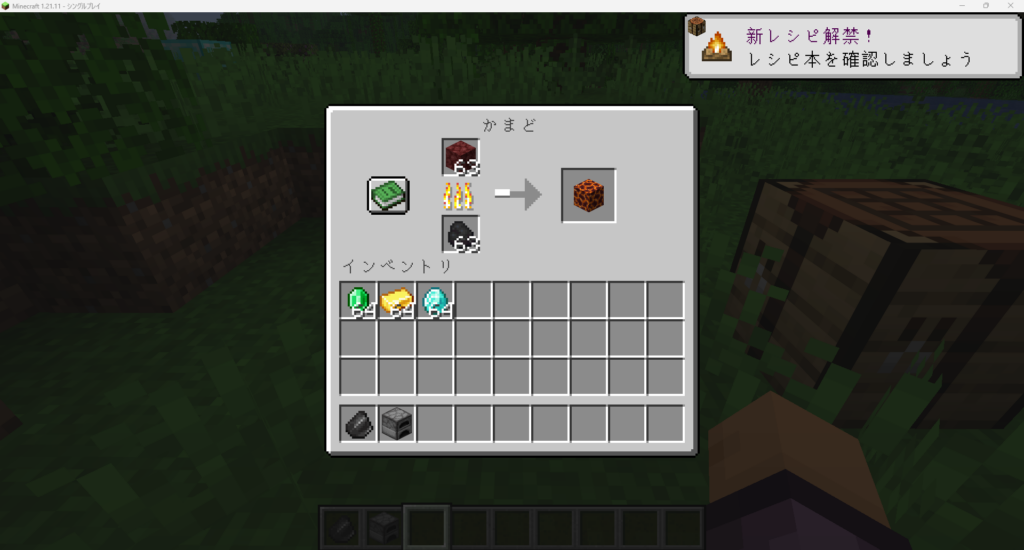This screenshot has width=1024, height=550.
Task: Open the green recipe book
Action: [387, 195]
